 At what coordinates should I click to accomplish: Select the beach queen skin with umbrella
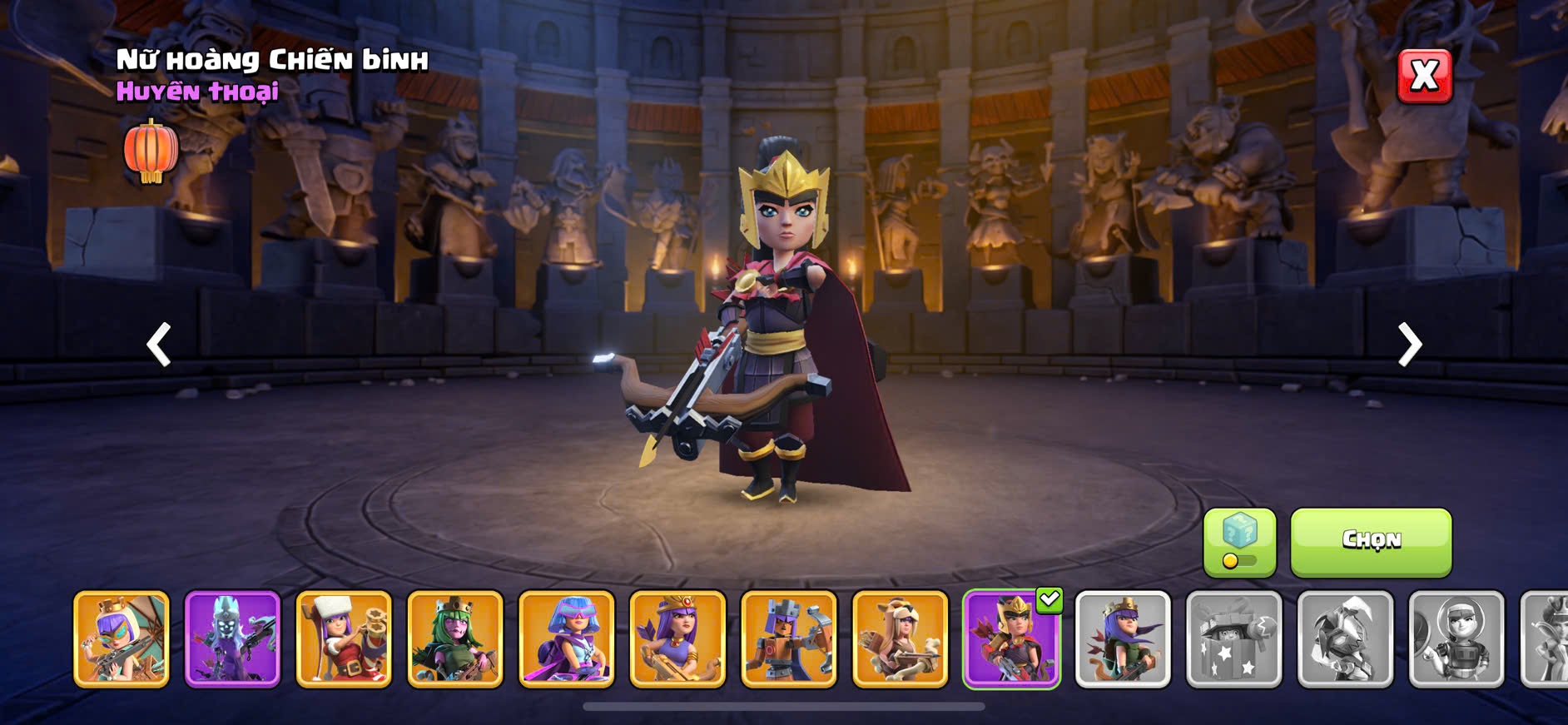pos(122,639)
